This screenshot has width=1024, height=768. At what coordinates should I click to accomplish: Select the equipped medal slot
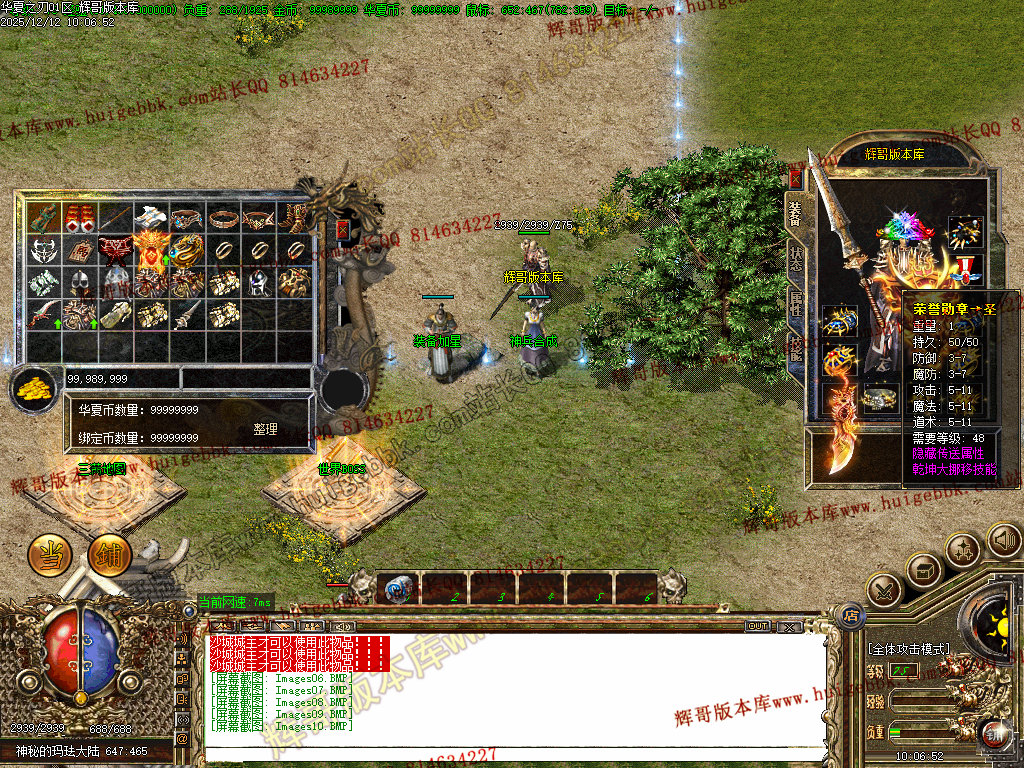coord(966,268)
